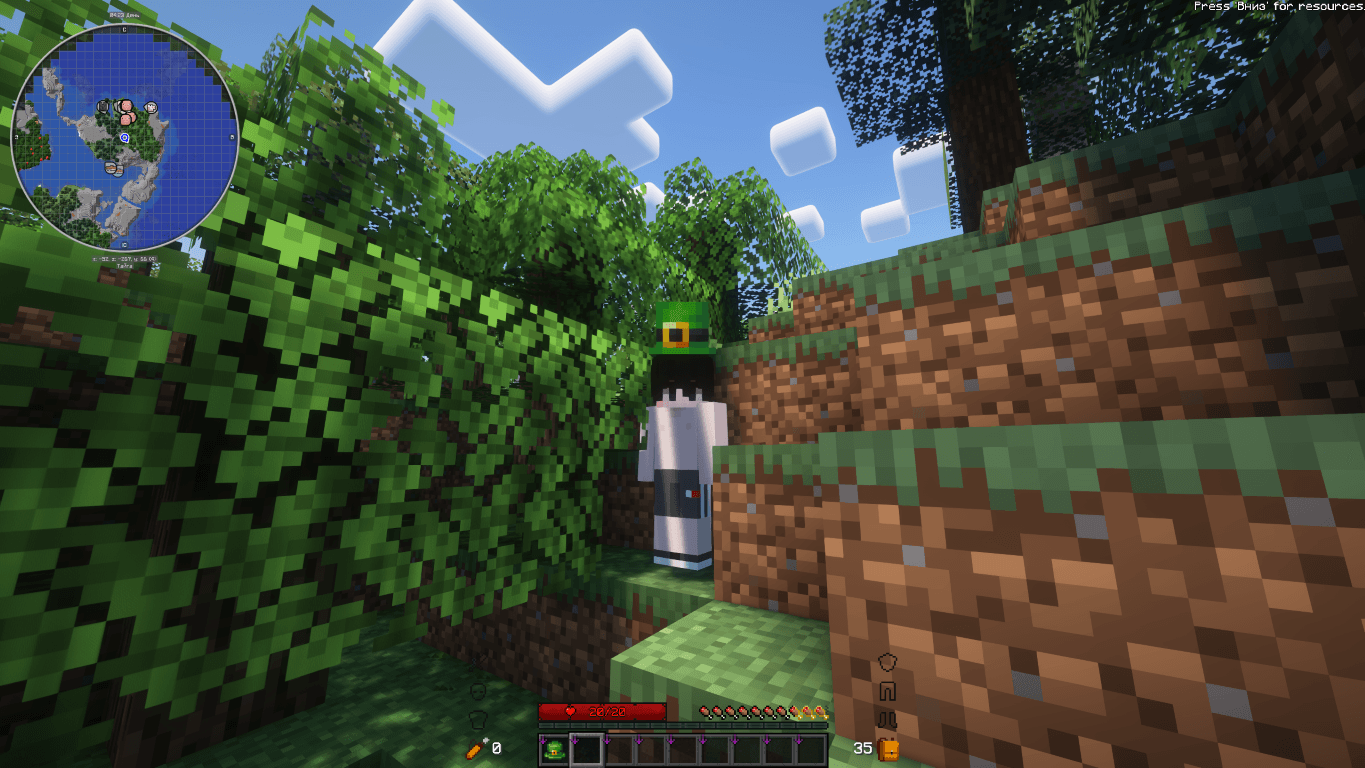Screen dimensions: 1365x768
Task: Click the heart icon on the health bar
Action: pyautogui.click(x=570, y=712)
